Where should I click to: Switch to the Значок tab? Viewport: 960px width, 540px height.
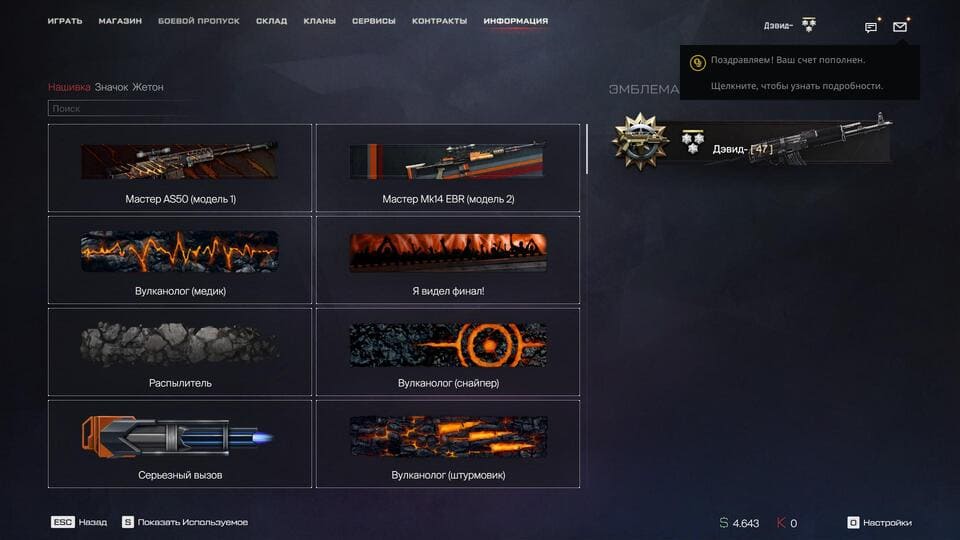[x=111, y=87]
